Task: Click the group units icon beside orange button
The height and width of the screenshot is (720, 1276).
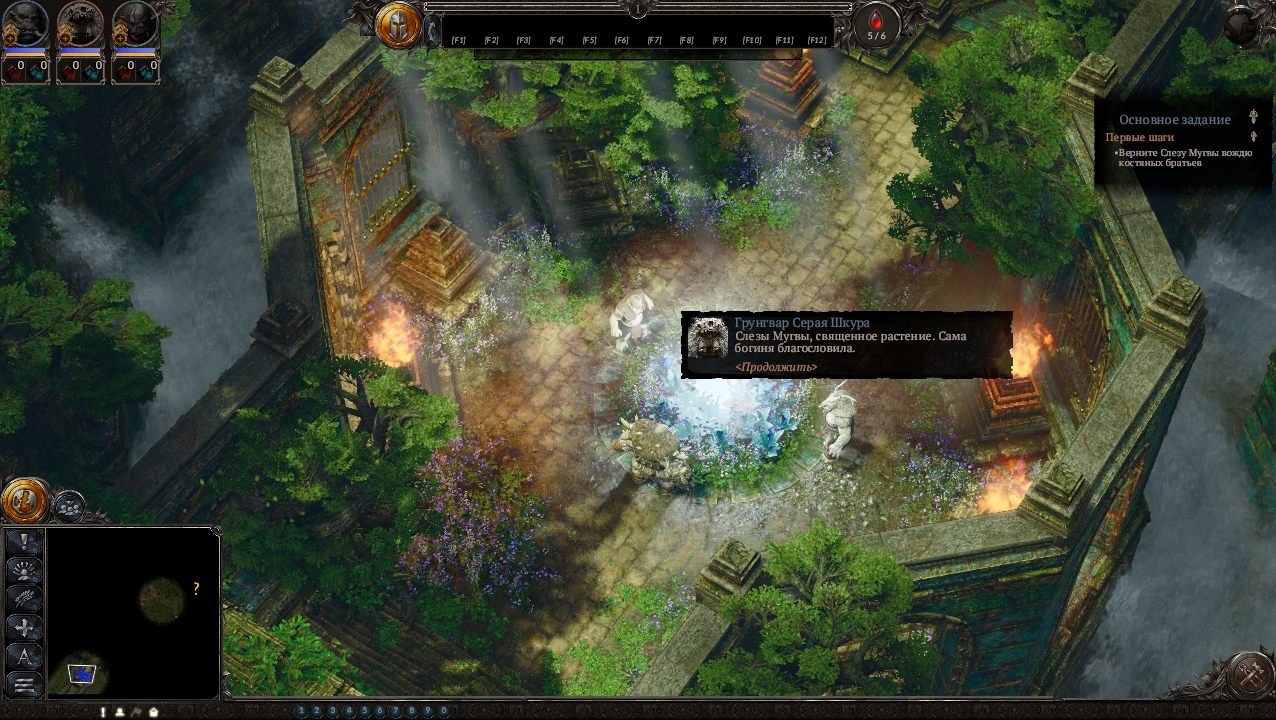Action: (x=68, y=506)
